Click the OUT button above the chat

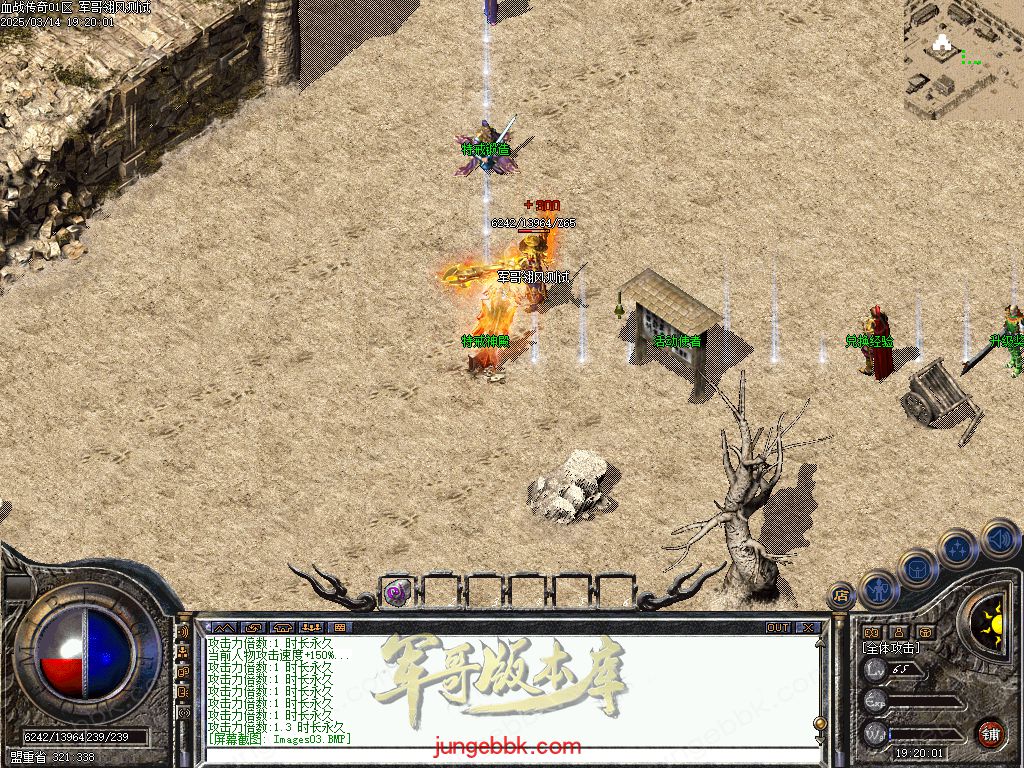pos(777,628)
